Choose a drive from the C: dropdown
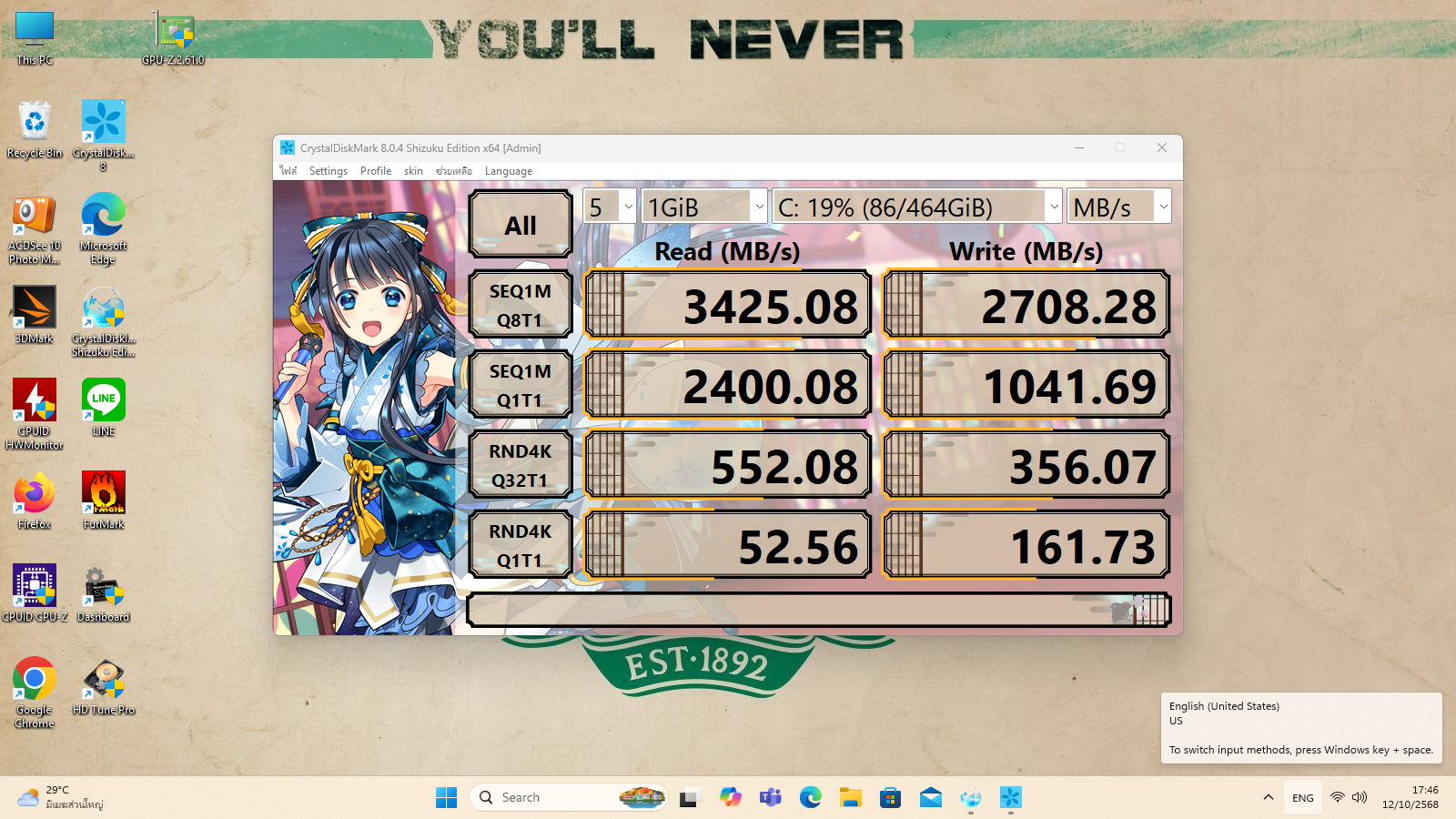 click(917, 207)
